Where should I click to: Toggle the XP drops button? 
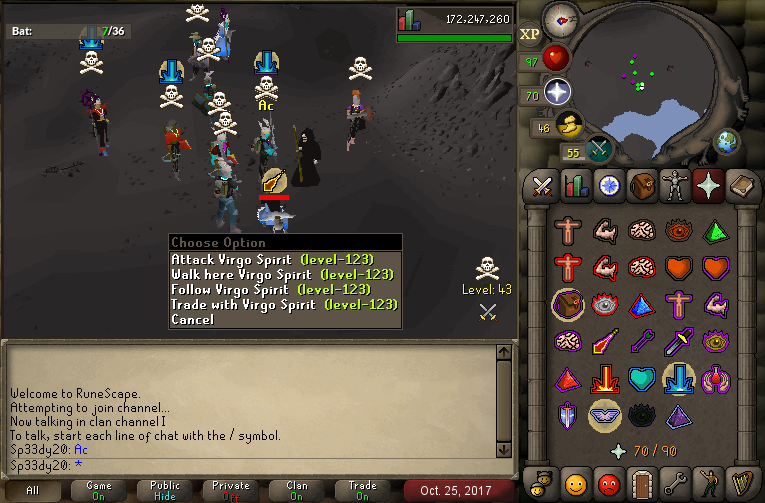530,35
